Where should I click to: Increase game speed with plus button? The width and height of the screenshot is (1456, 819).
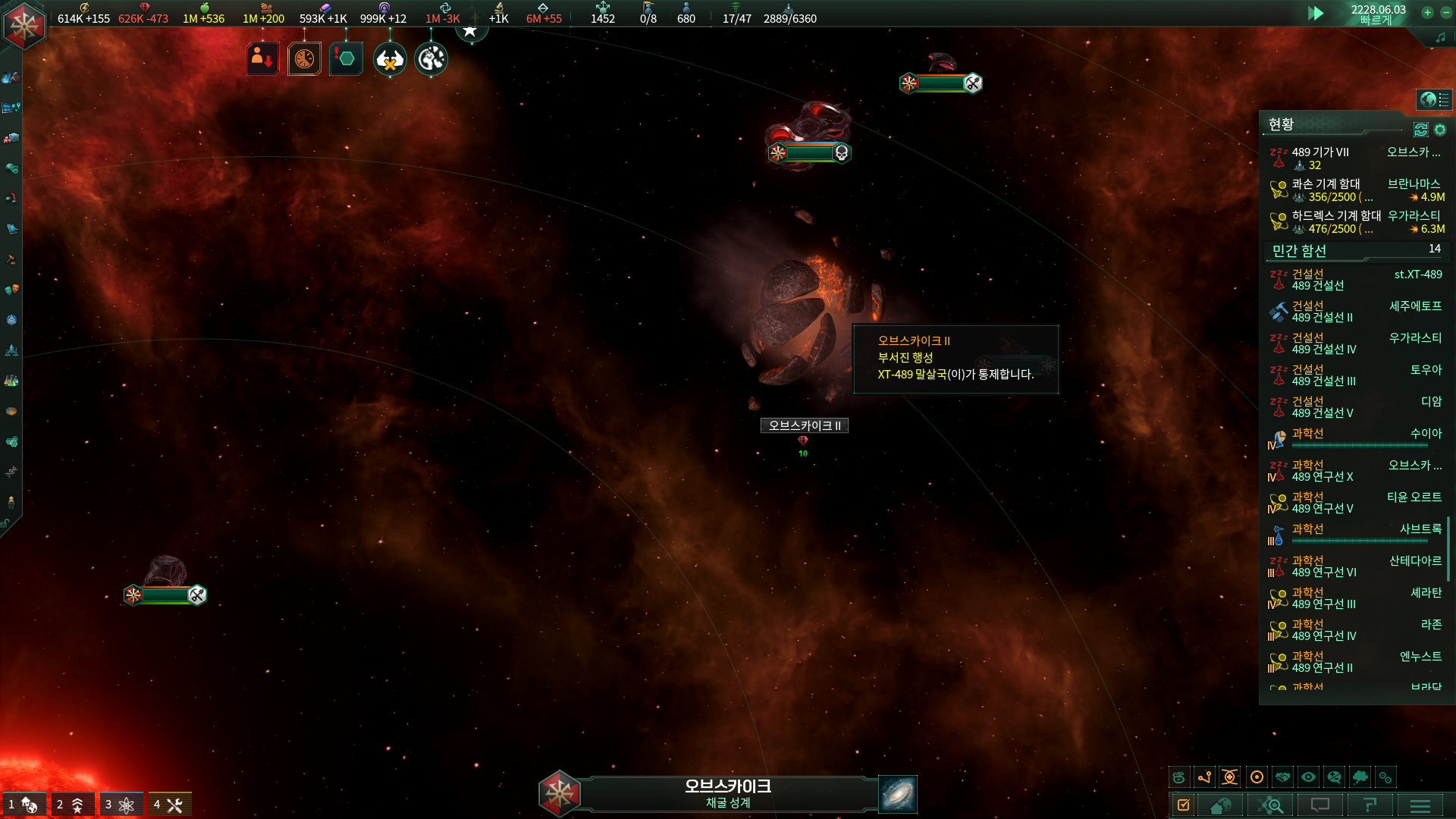click(1427, 12)
